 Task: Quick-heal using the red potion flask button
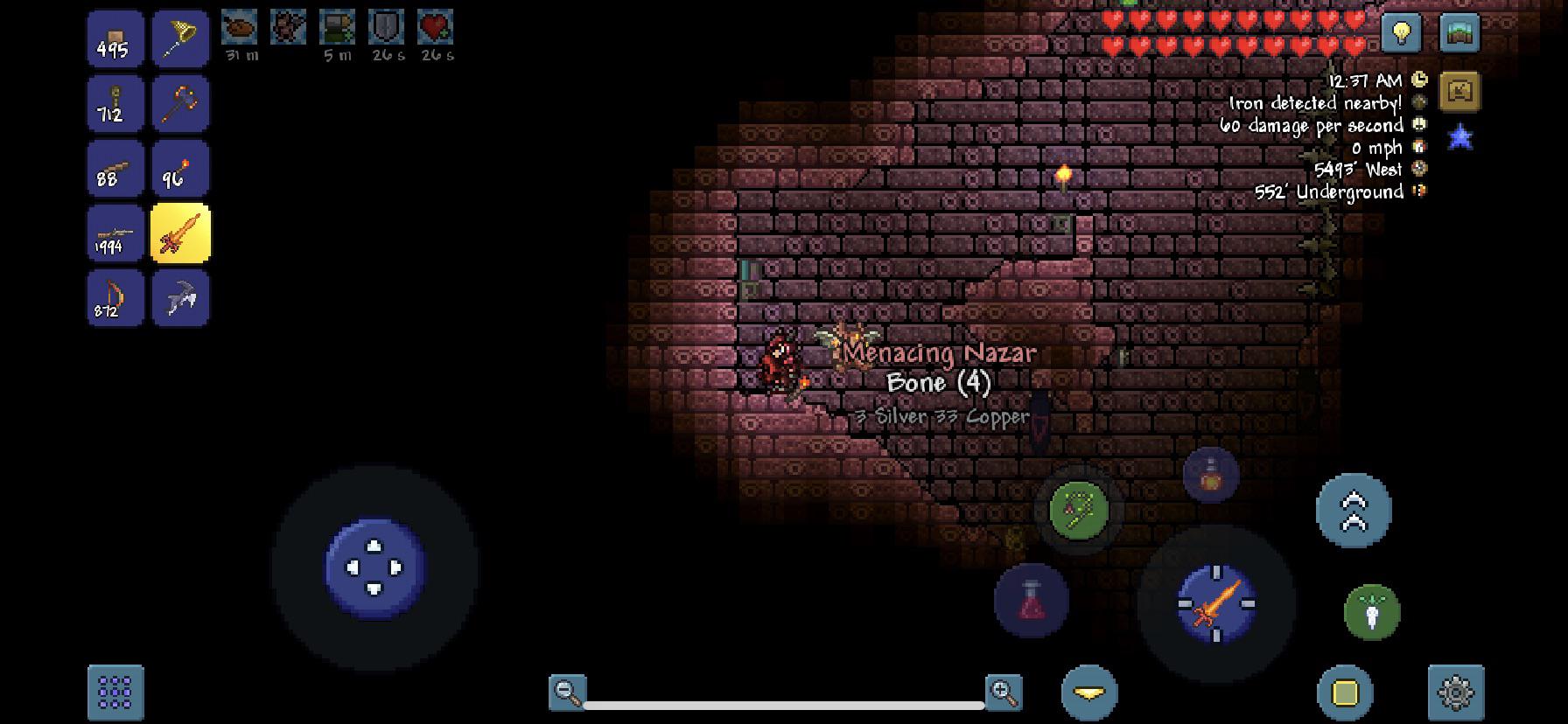(x=1030, y=599)
